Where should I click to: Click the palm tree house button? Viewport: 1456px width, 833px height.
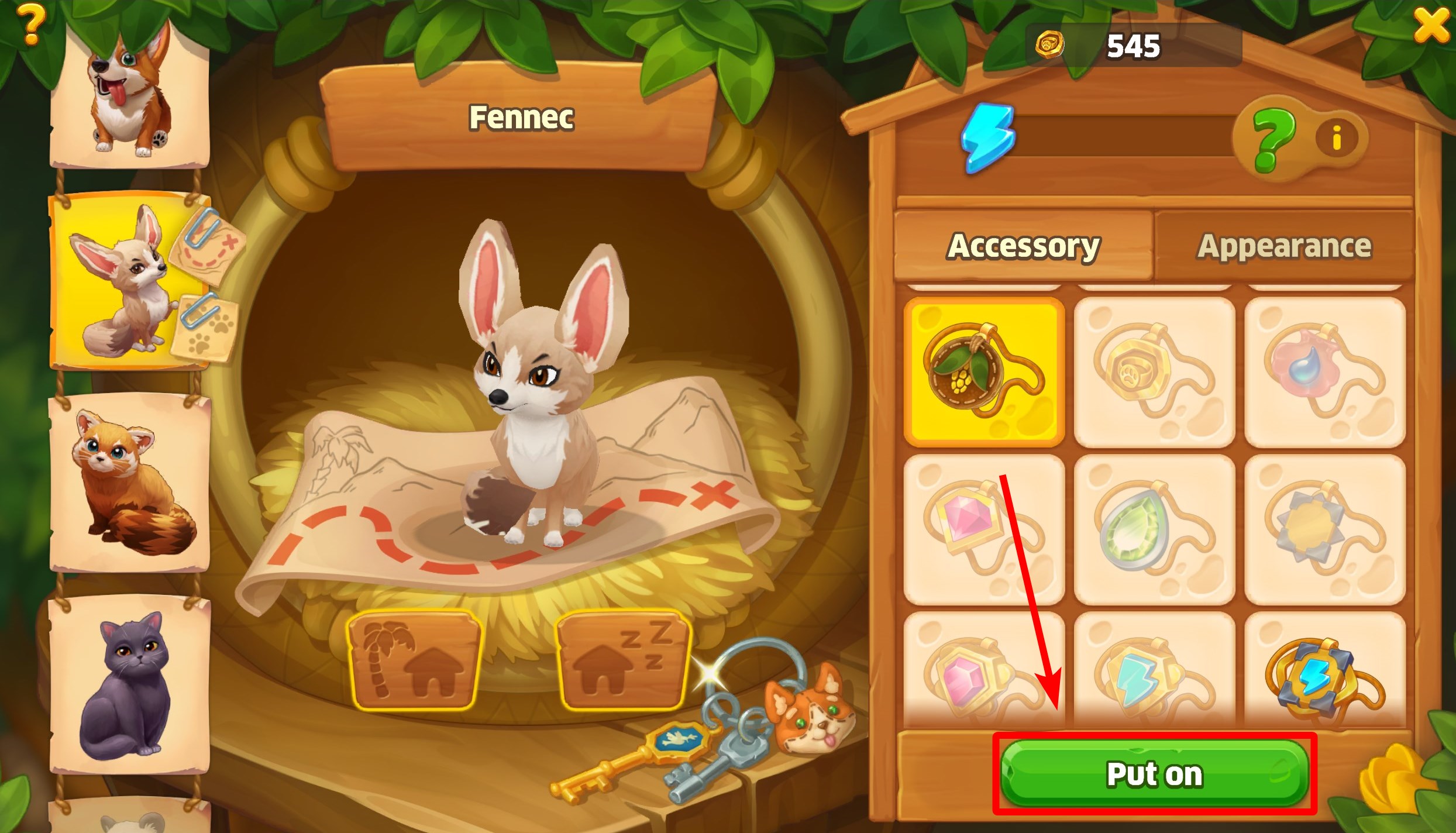point(414,659)
